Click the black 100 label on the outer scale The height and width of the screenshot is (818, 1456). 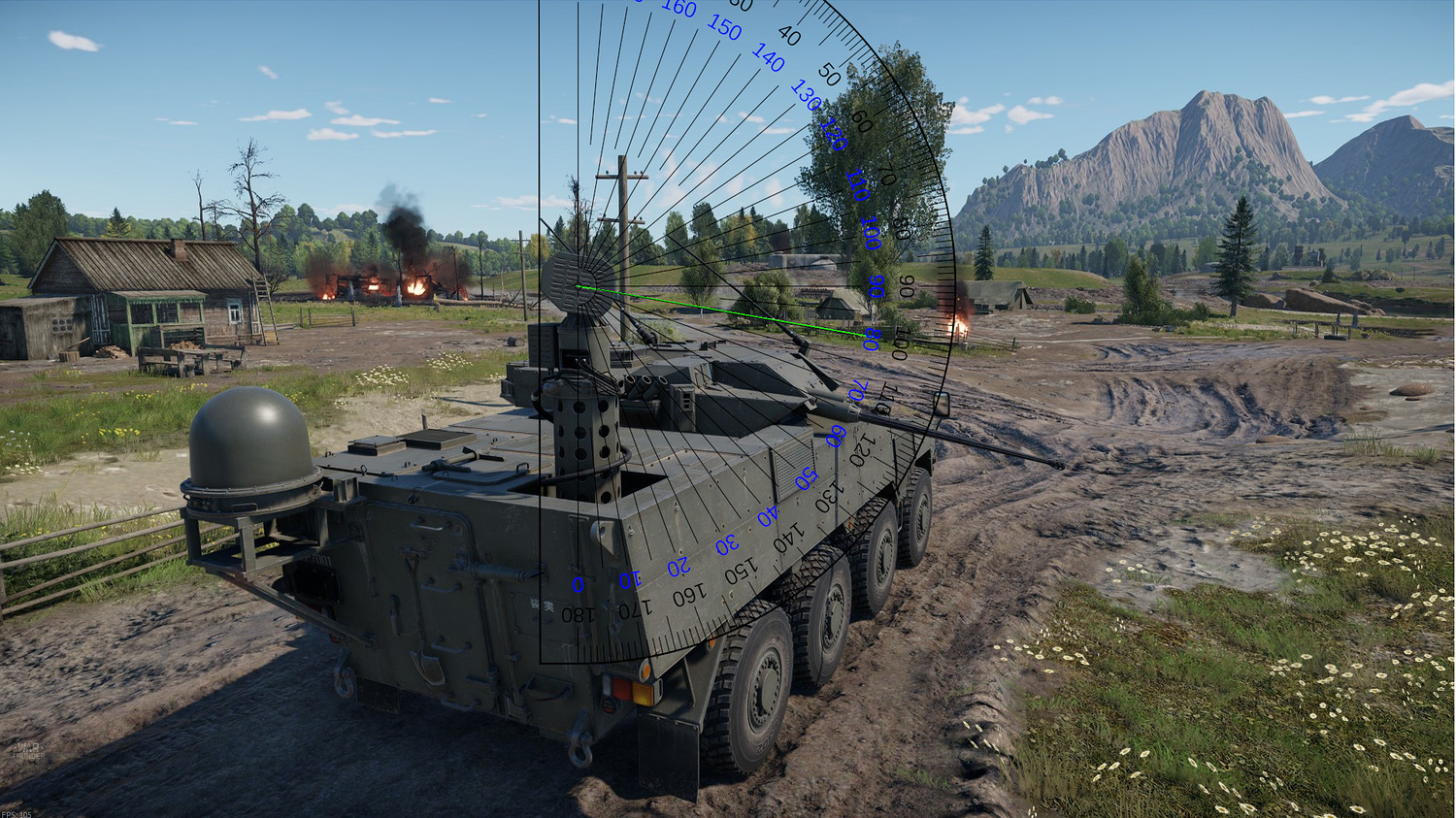point(901,342)
